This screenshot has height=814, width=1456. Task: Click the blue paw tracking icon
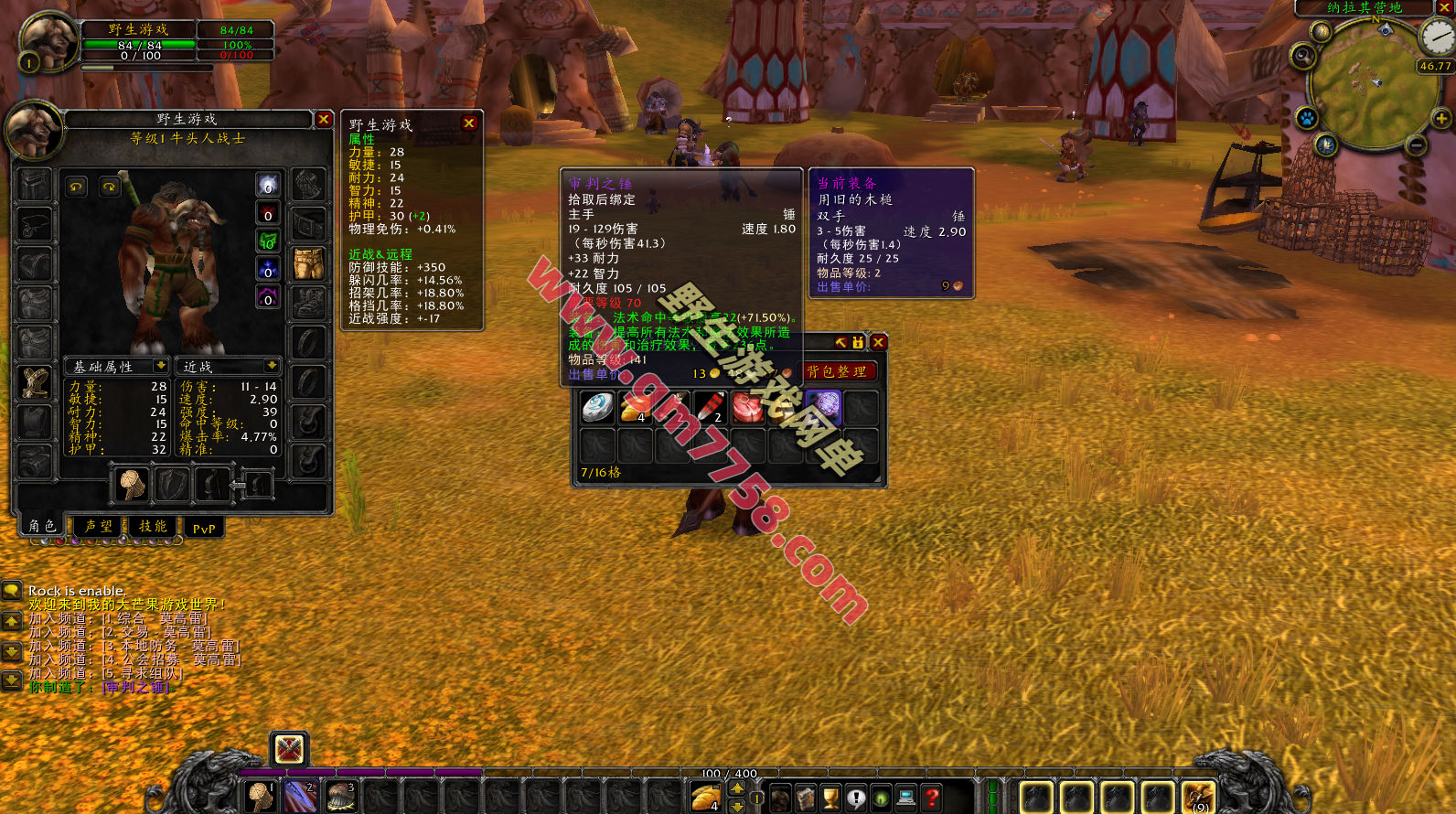[1307, 118]
